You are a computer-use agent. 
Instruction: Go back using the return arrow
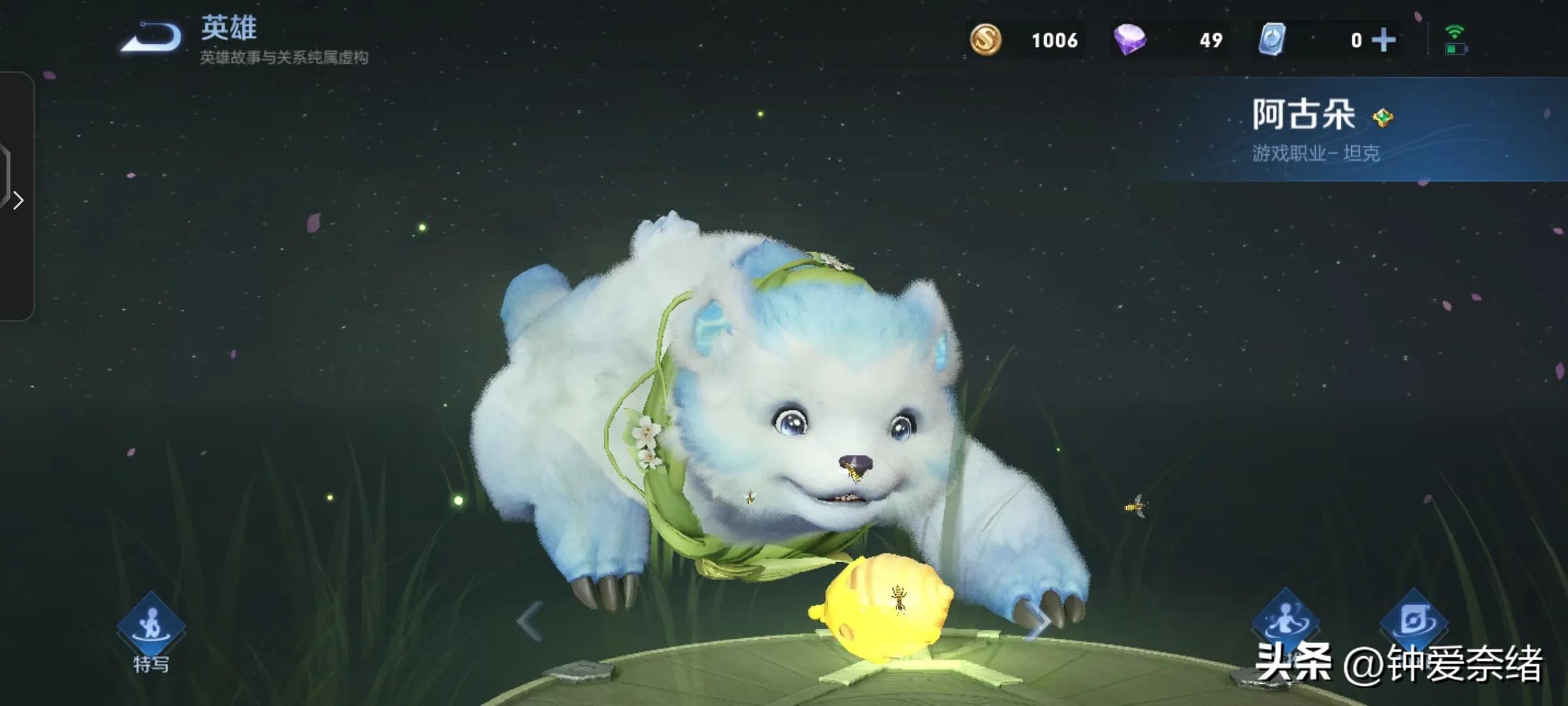click(152, 38)
